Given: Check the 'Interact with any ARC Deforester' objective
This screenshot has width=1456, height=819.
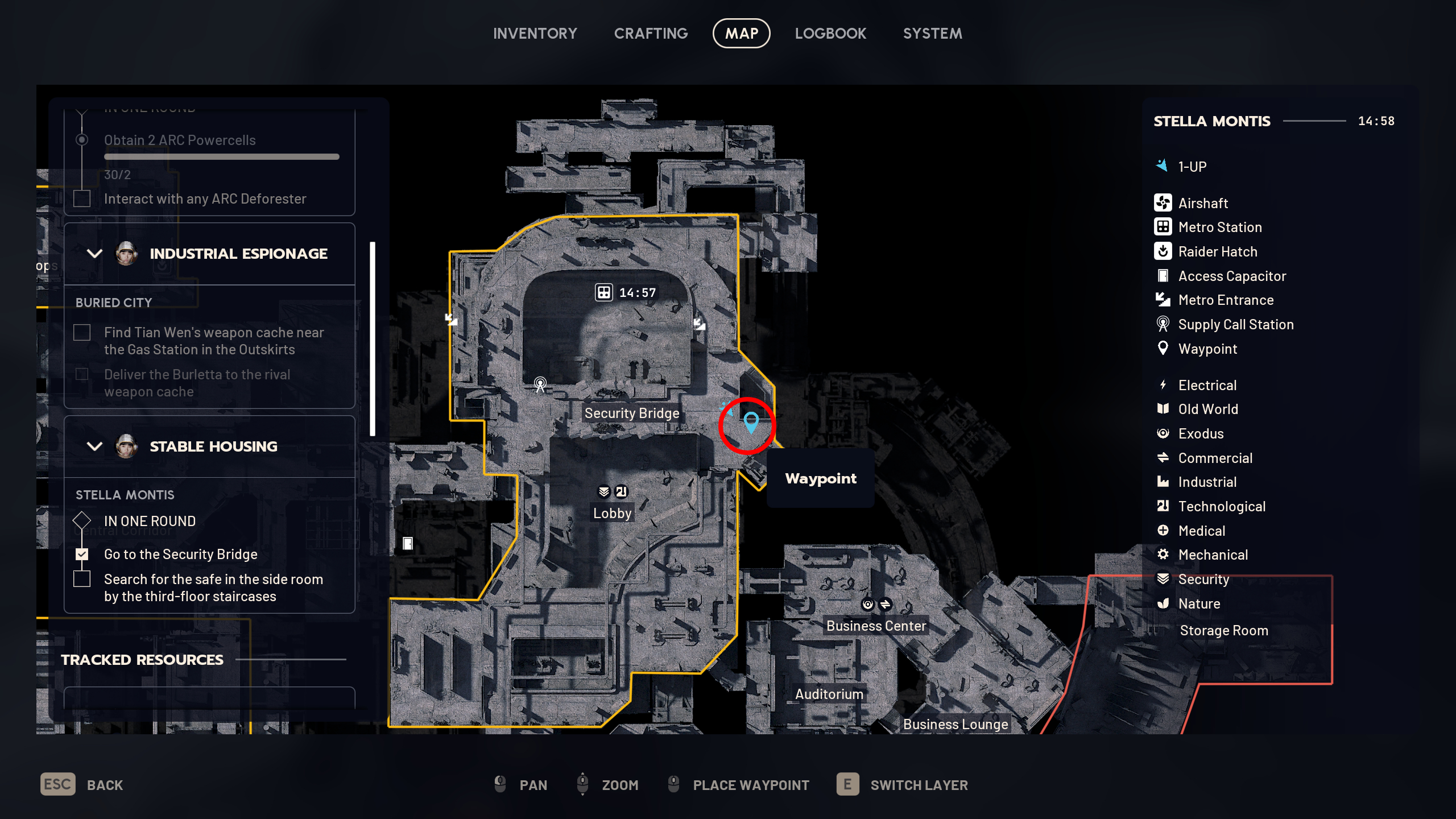Looking at the screenshot, I should (82, 198).
